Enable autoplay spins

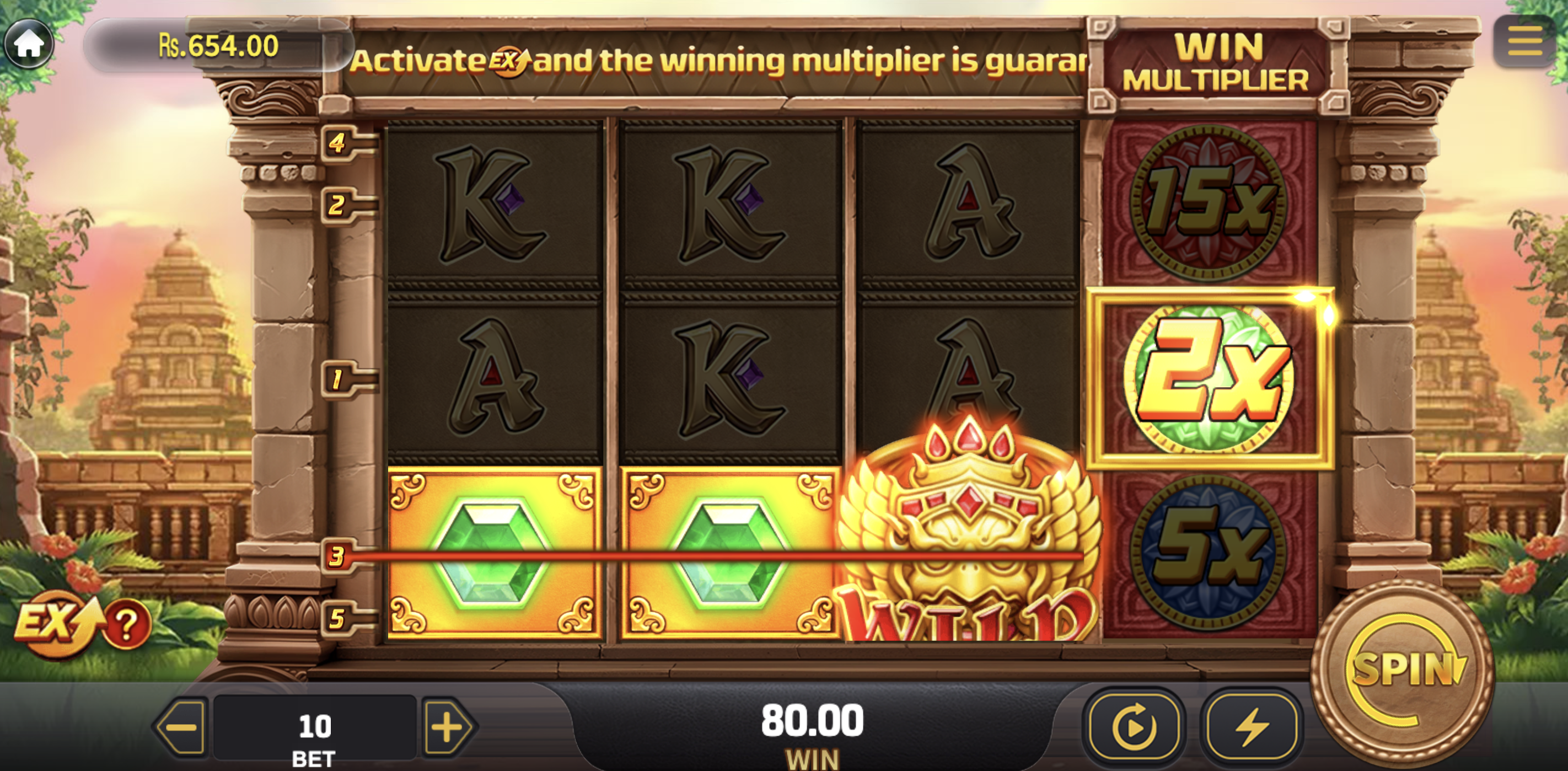[x=1134, y=726]
